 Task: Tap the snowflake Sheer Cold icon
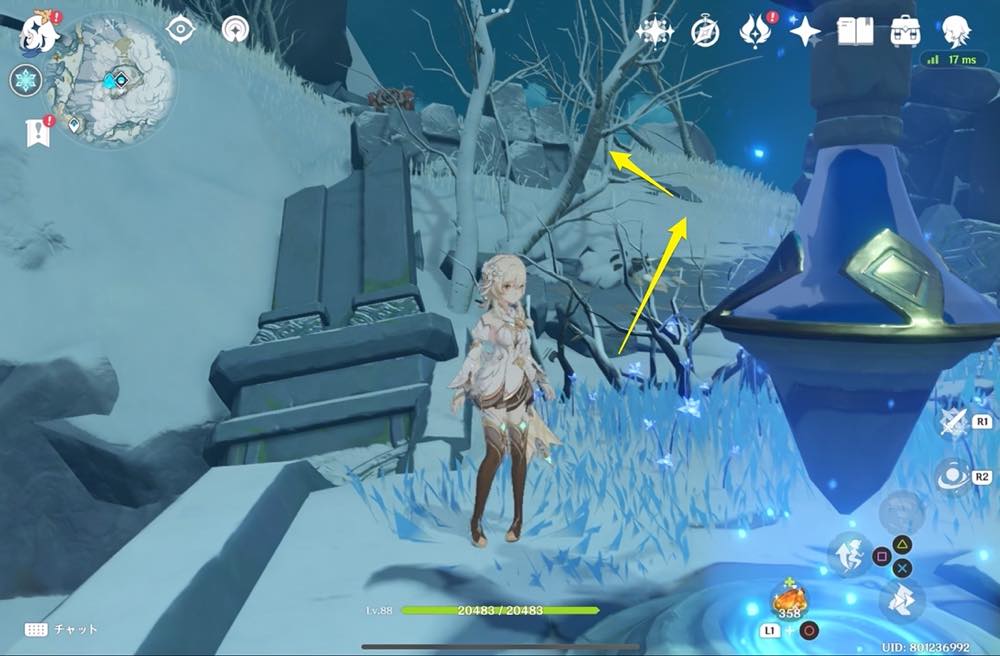point(25,81)
